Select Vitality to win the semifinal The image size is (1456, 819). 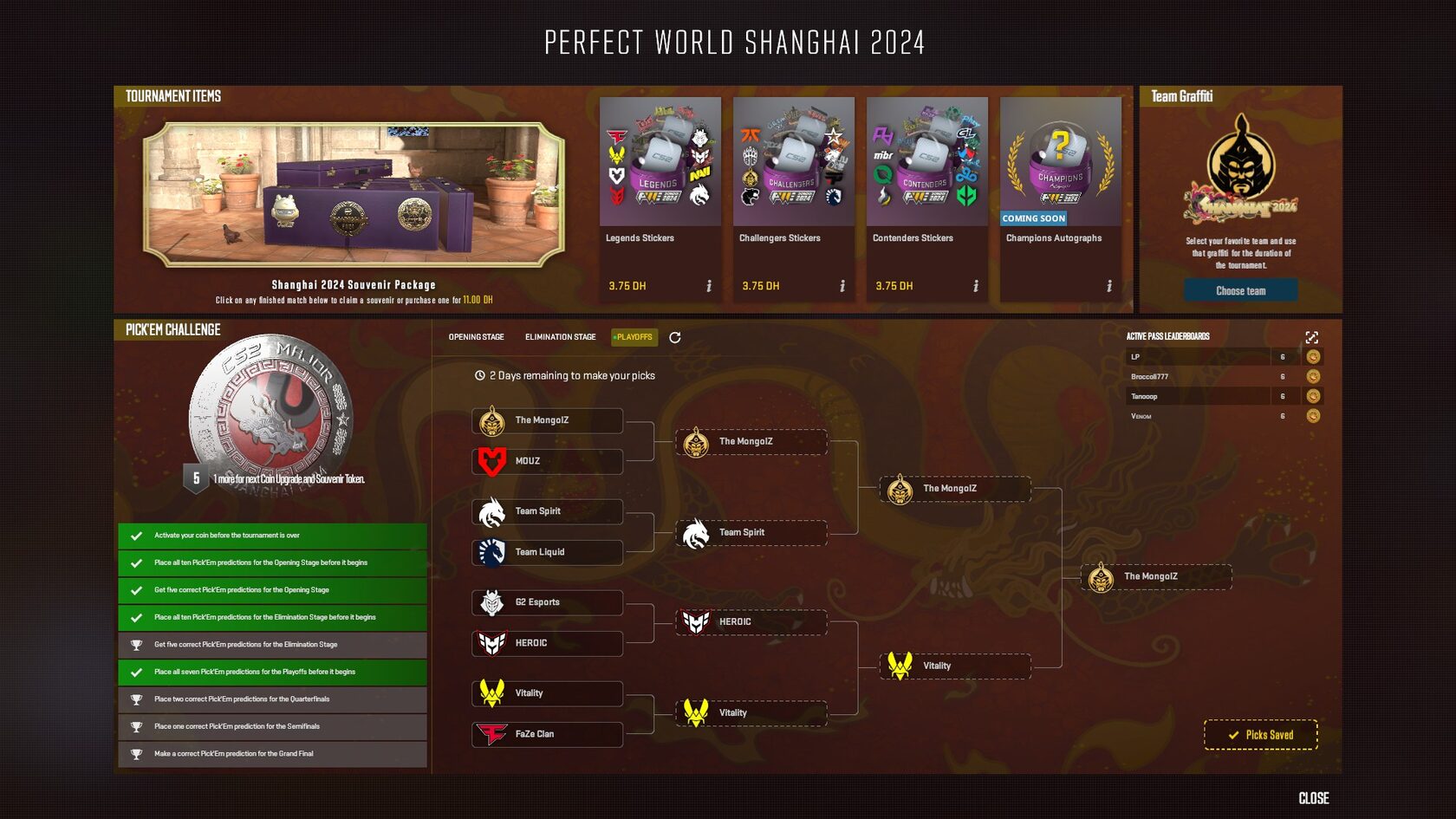point(953,666)
